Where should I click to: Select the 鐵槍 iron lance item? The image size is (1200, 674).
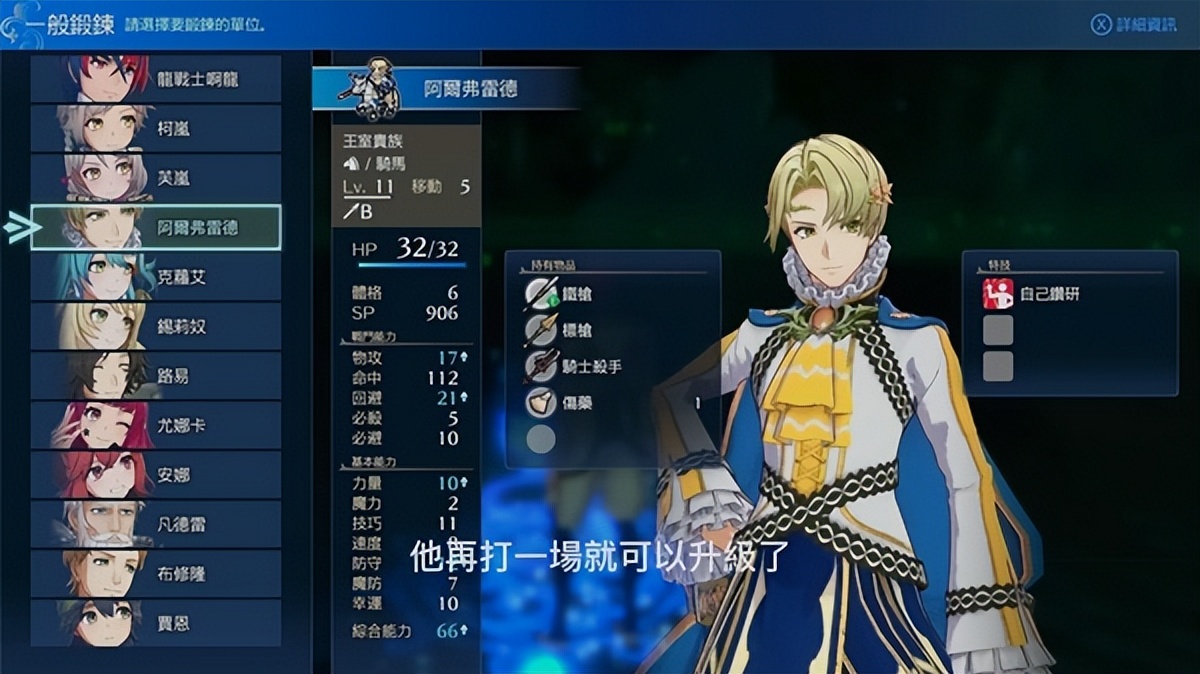(x=580, y=293)
